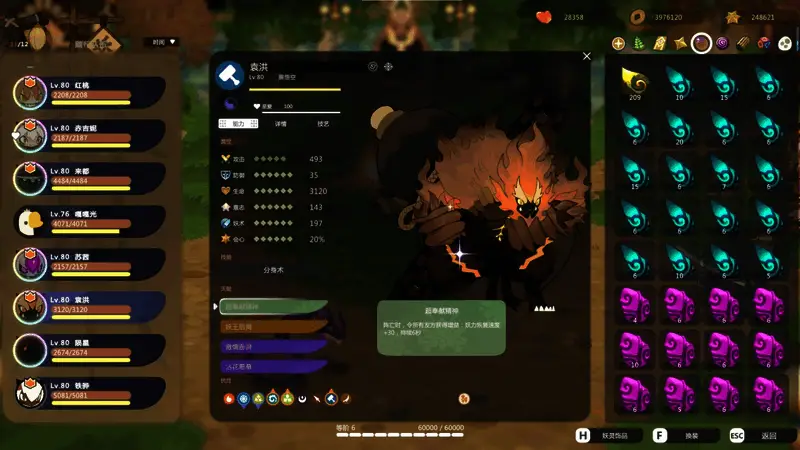Screen dimensions: 800x450
Task: Select the 超奉献精神 talent
Action: [273, 307]
